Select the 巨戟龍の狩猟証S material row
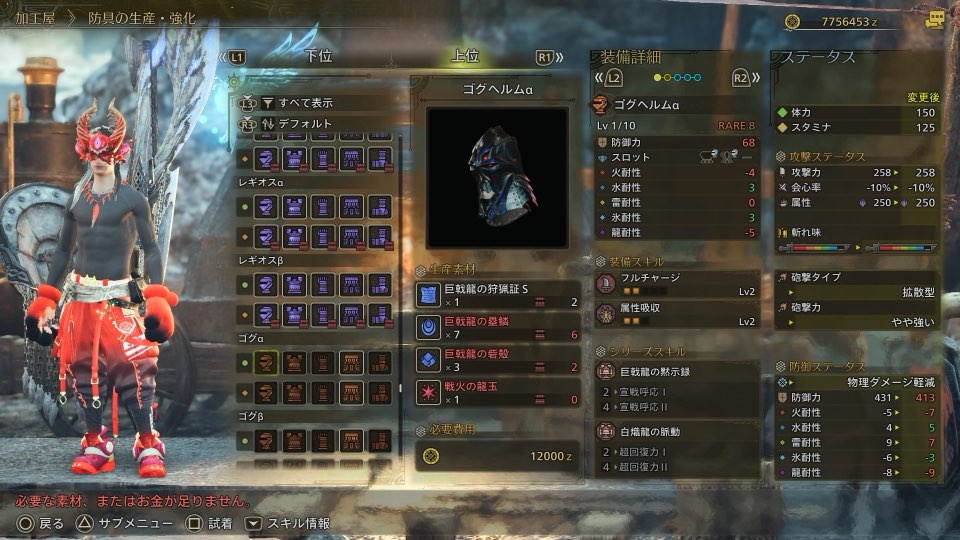 point(498,295)
